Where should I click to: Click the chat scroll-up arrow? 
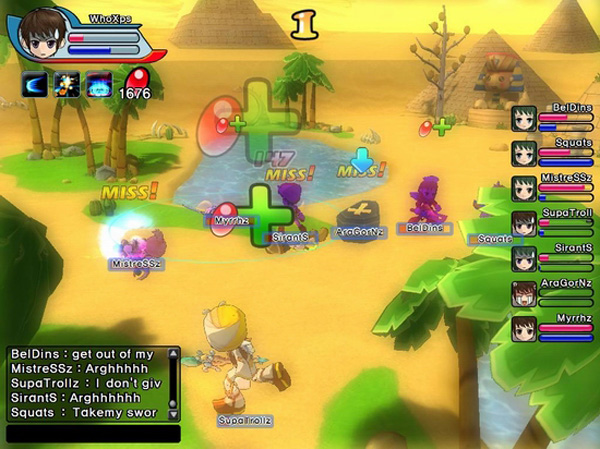point(174,354)
